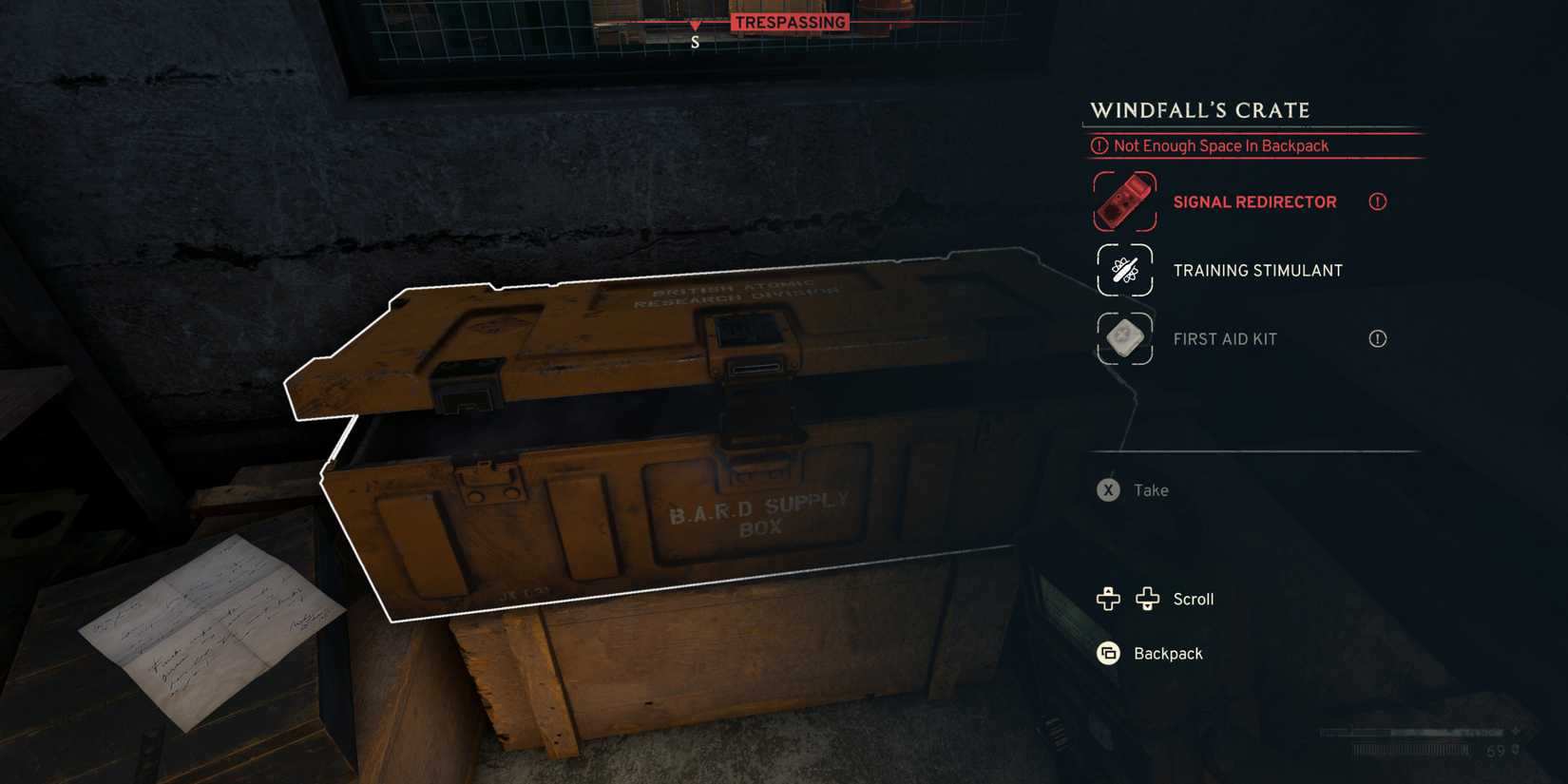The width and height of the screenshot is (1568, 784).
Task: Open the Windfall's Crate title header
Action: pos(1199,110)
